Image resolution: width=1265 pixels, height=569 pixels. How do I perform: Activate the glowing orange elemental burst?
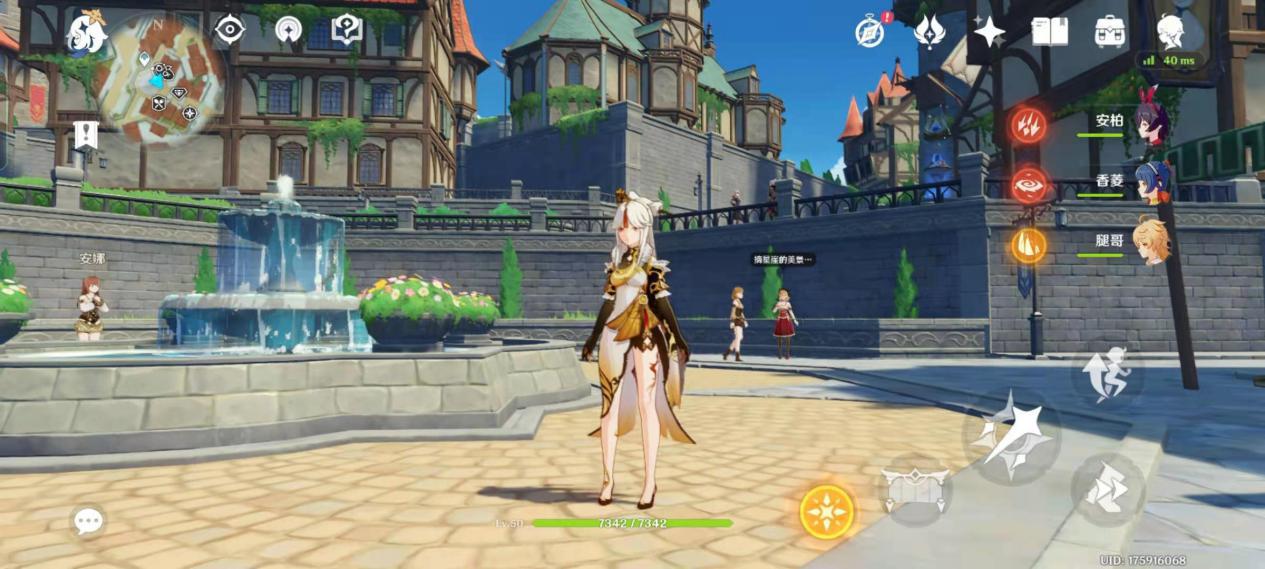827,511
